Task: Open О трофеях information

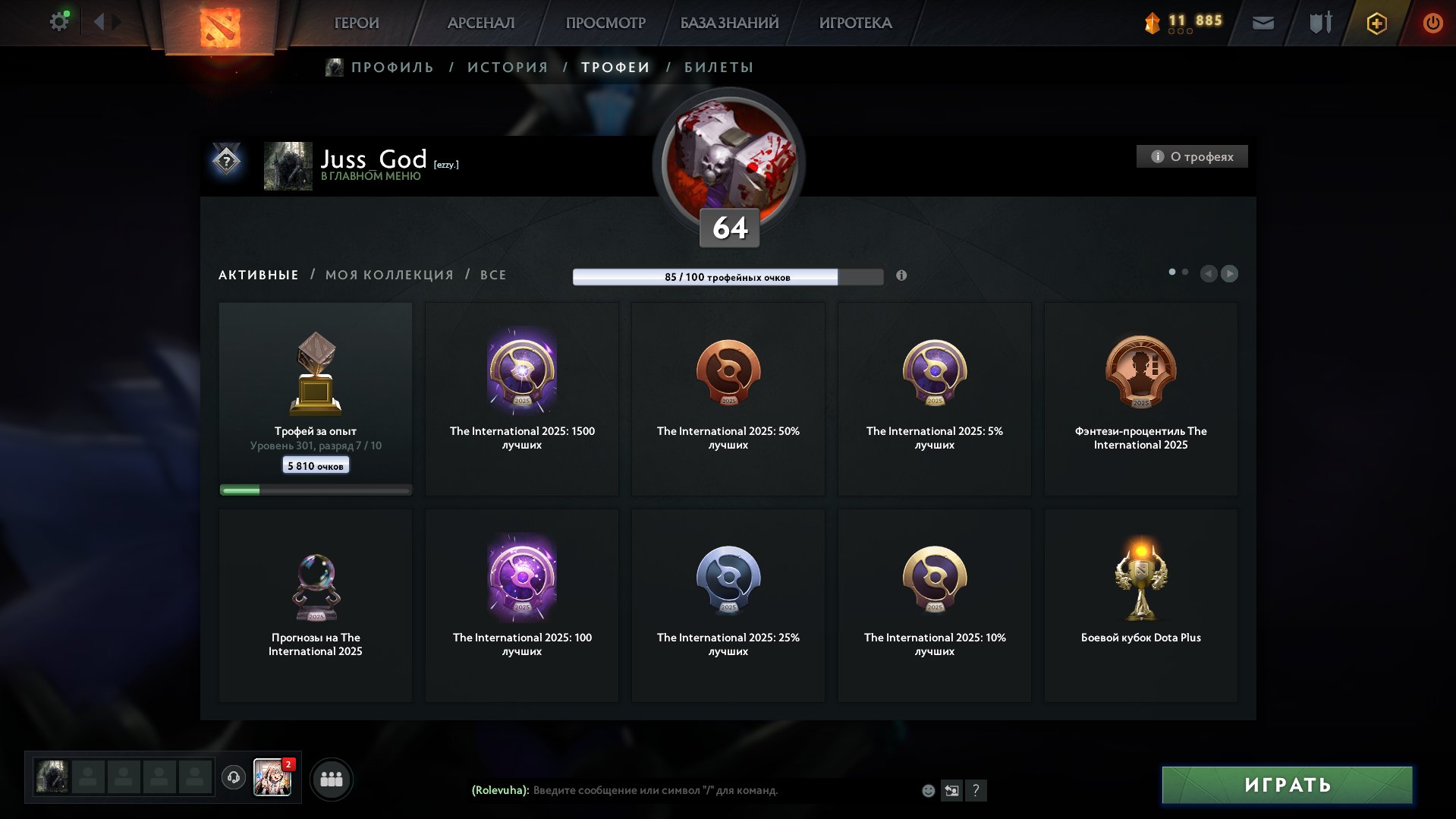Action: pyautogui.click(x=1191, y=156)
